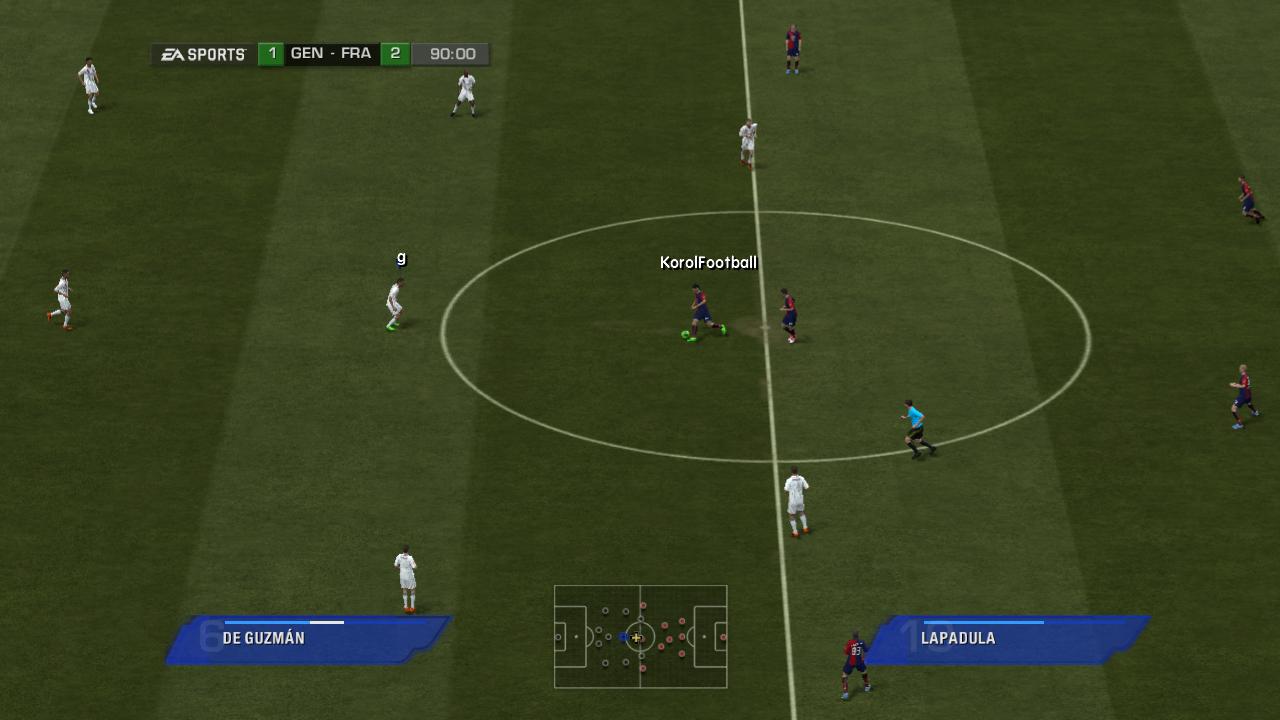Select the Lapadula player panel
Viewport: 1280px width, 720px height.
1008,640
